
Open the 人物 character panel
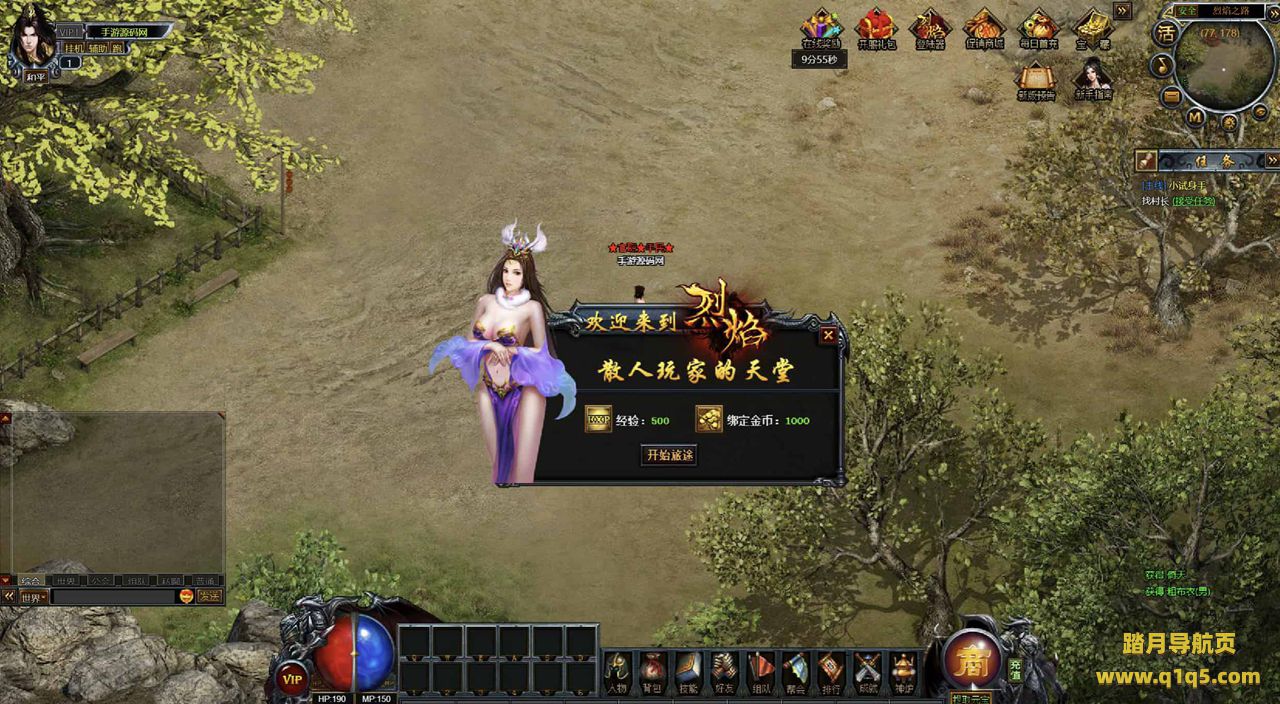[x=617, y=670]
